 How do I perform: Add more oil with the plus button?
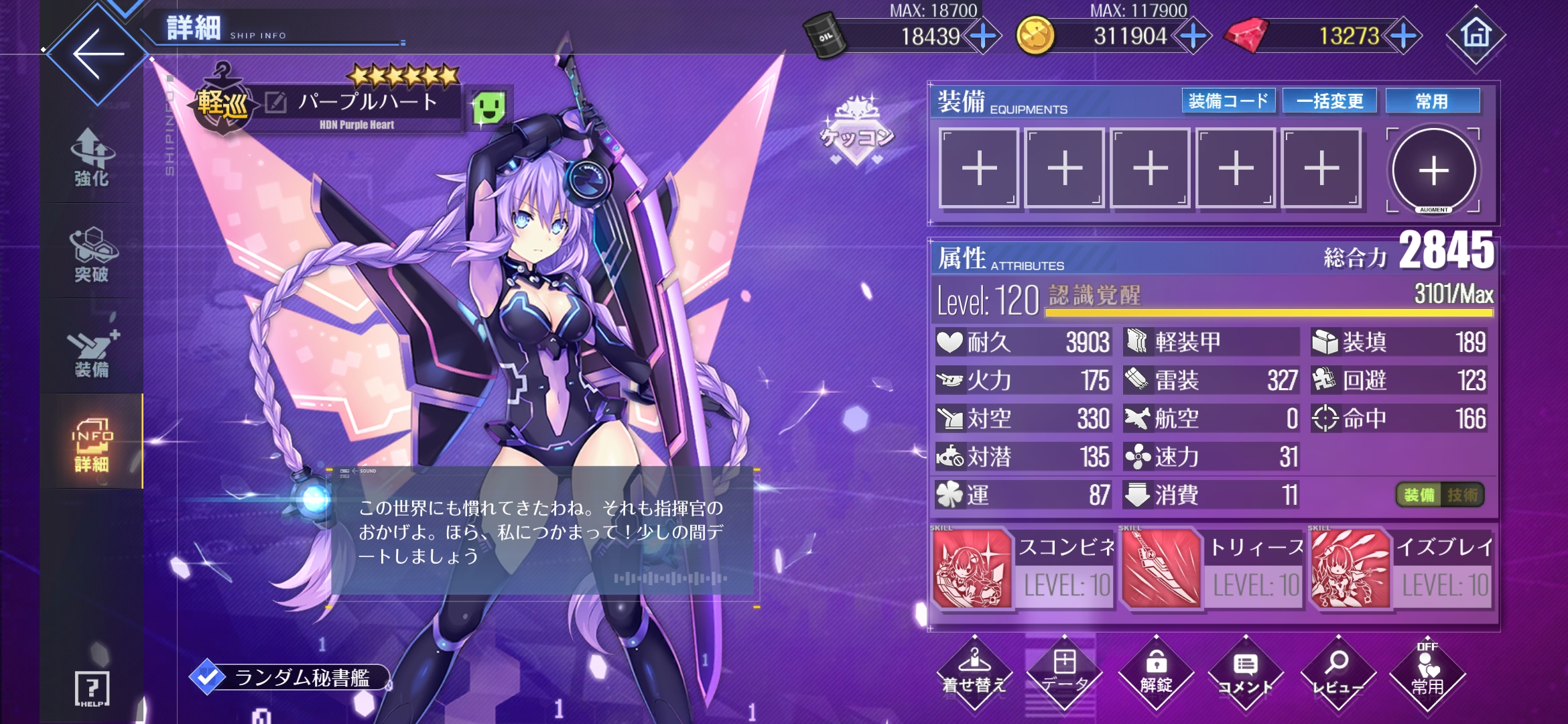click(x=982, y=36)
